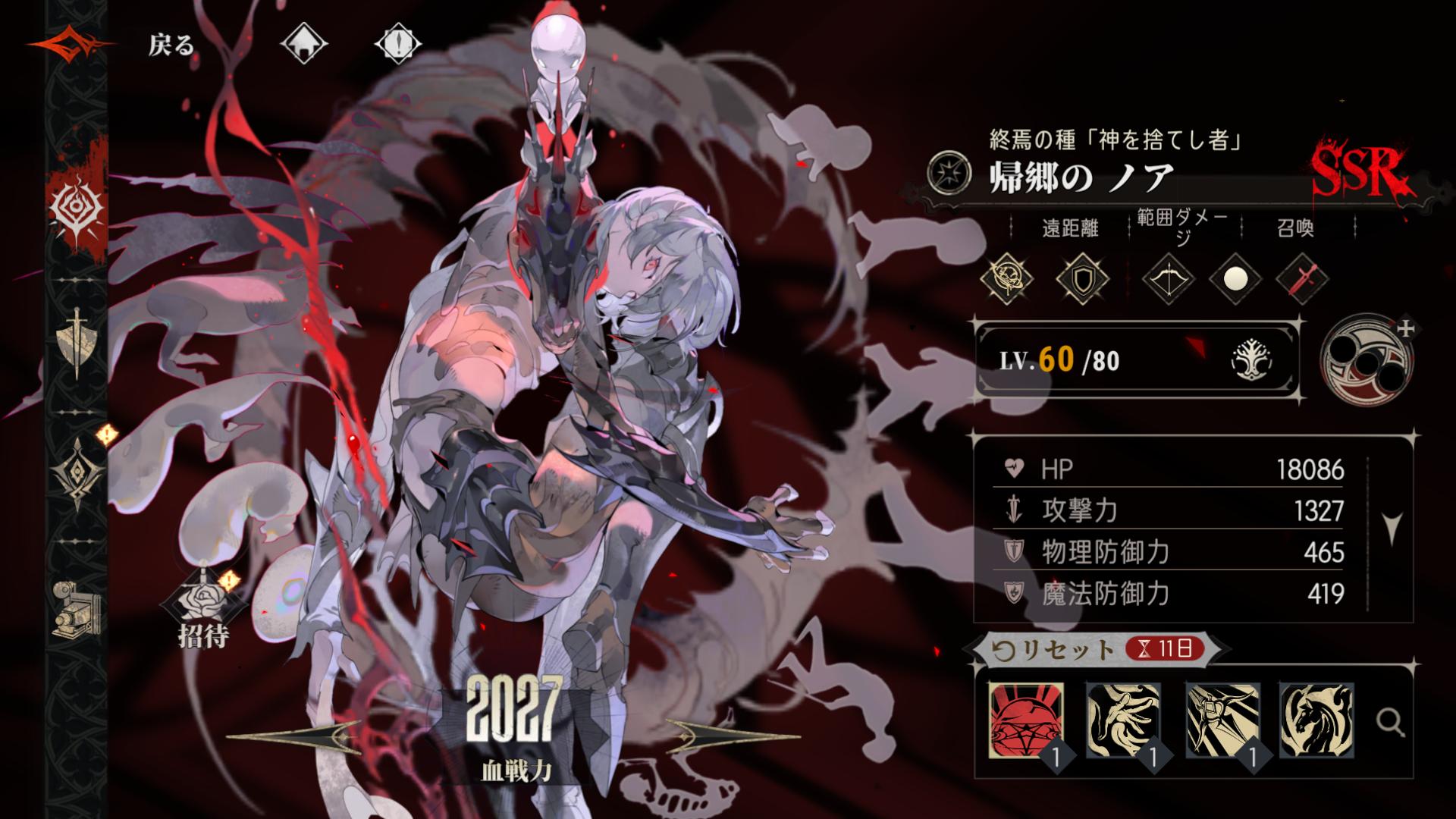Click the bow role icon
1456x819 pixels.
(1169, 278)
